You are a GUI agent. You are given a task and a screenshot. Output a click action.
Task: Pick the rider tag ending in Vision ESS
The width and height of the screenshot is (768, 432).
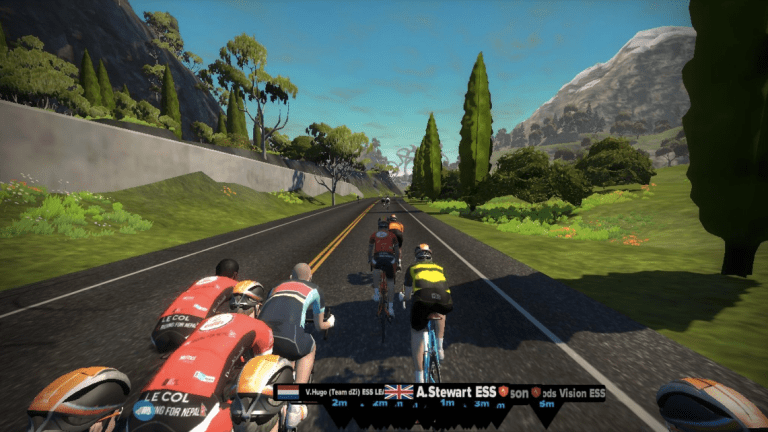[x=572, y=393]
